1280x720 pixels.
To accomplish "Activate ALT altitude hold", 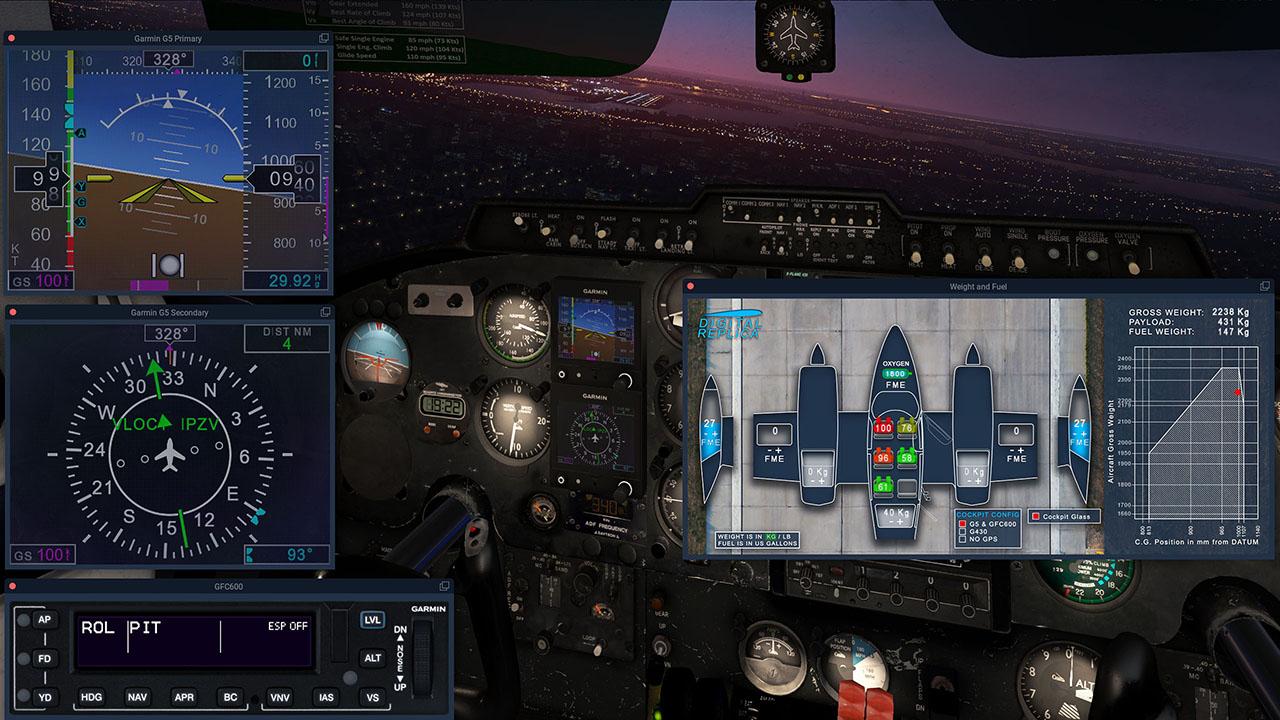I will coord(372,658).
